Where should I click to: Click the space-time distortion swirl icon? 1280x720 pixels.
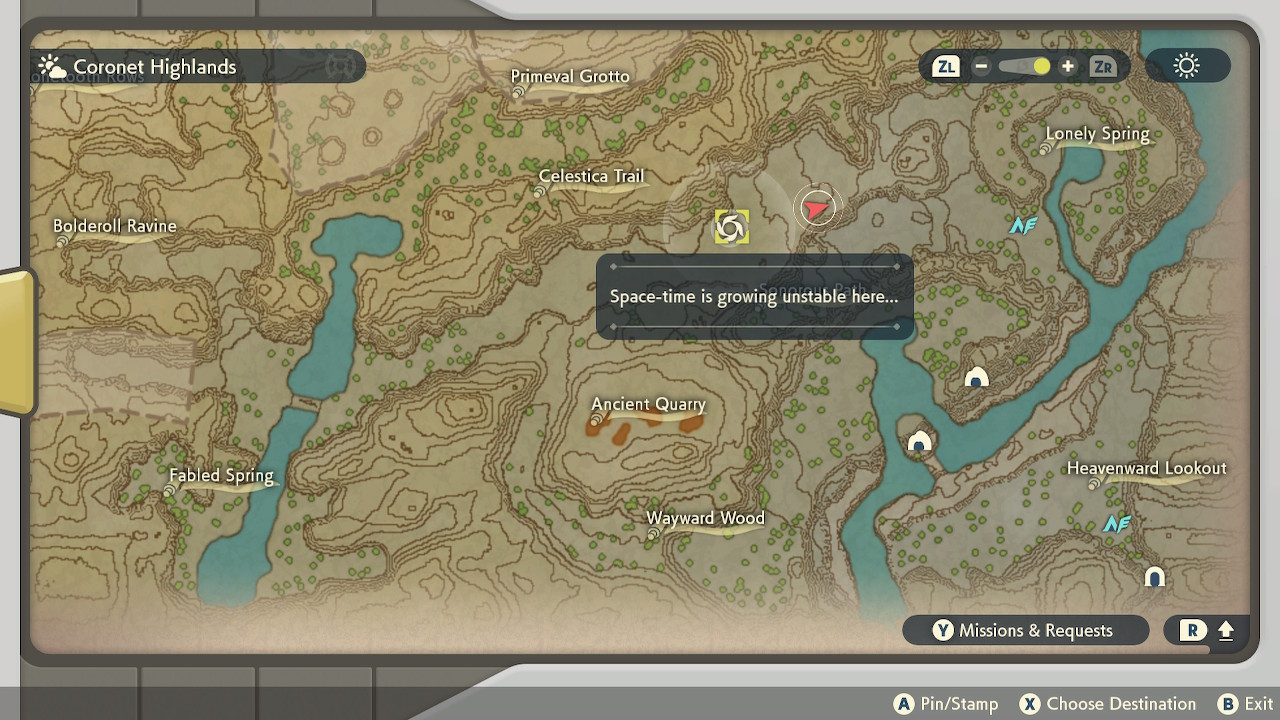(729, 225)
